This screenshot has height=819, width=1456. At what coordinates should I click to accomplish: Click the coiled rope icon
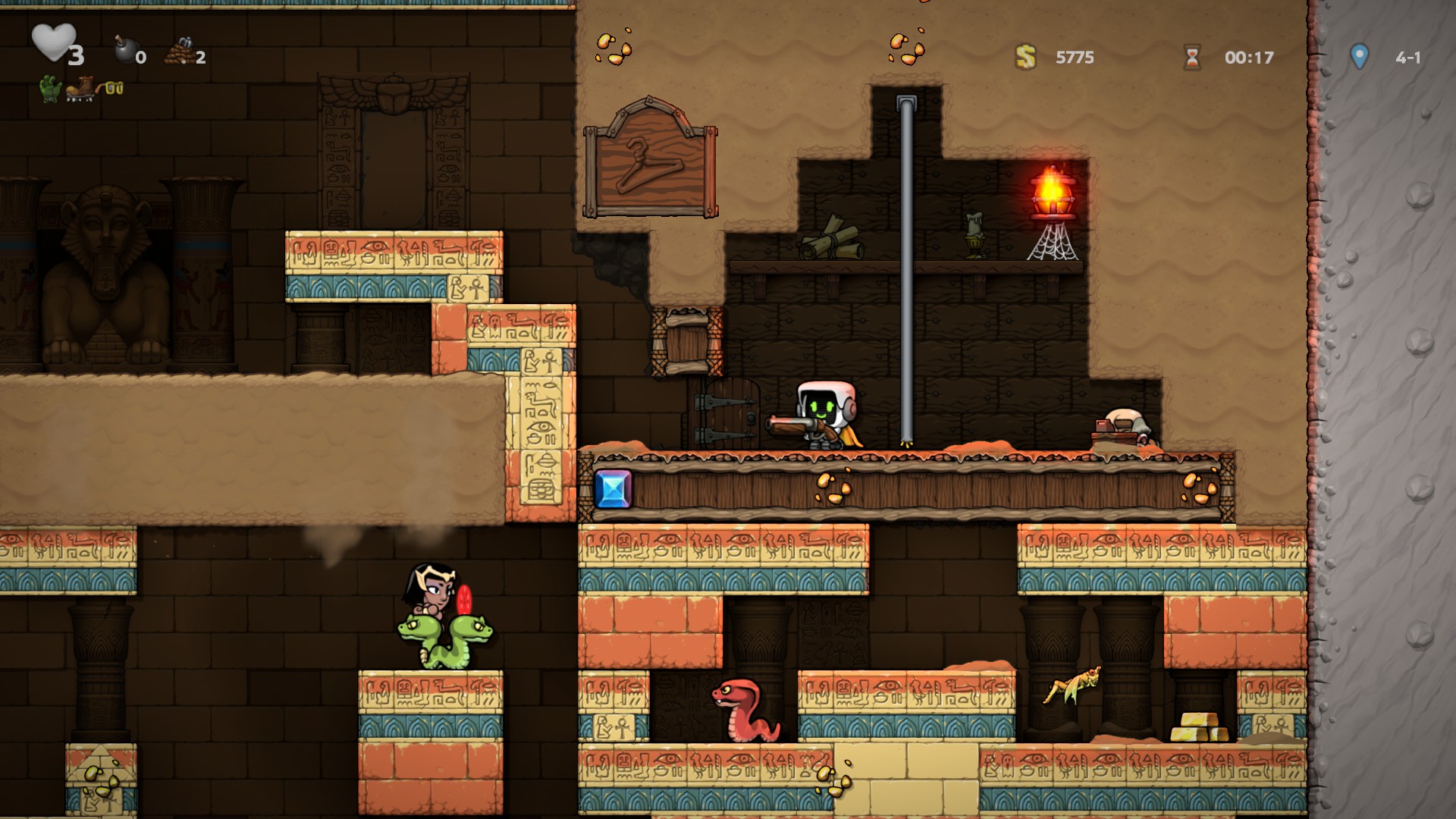(x=178, y=52)
